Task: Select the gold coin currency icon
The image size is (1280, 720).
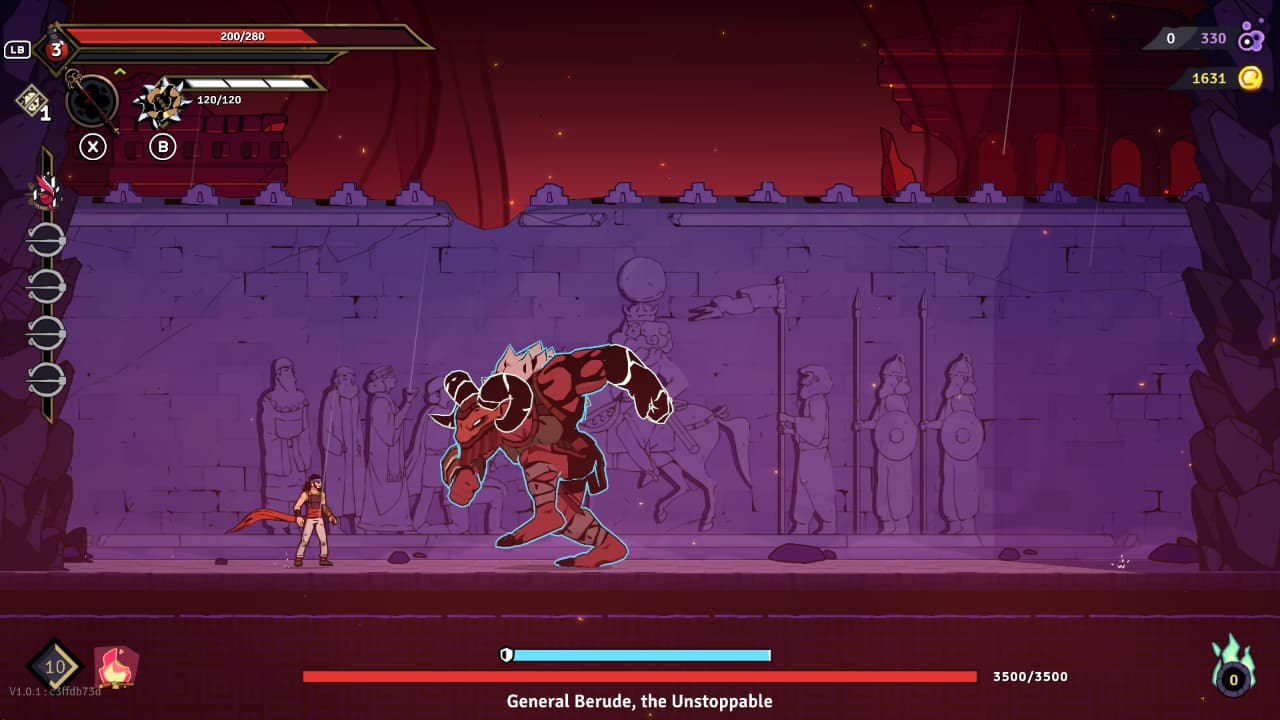Action: coord(1250,78)
